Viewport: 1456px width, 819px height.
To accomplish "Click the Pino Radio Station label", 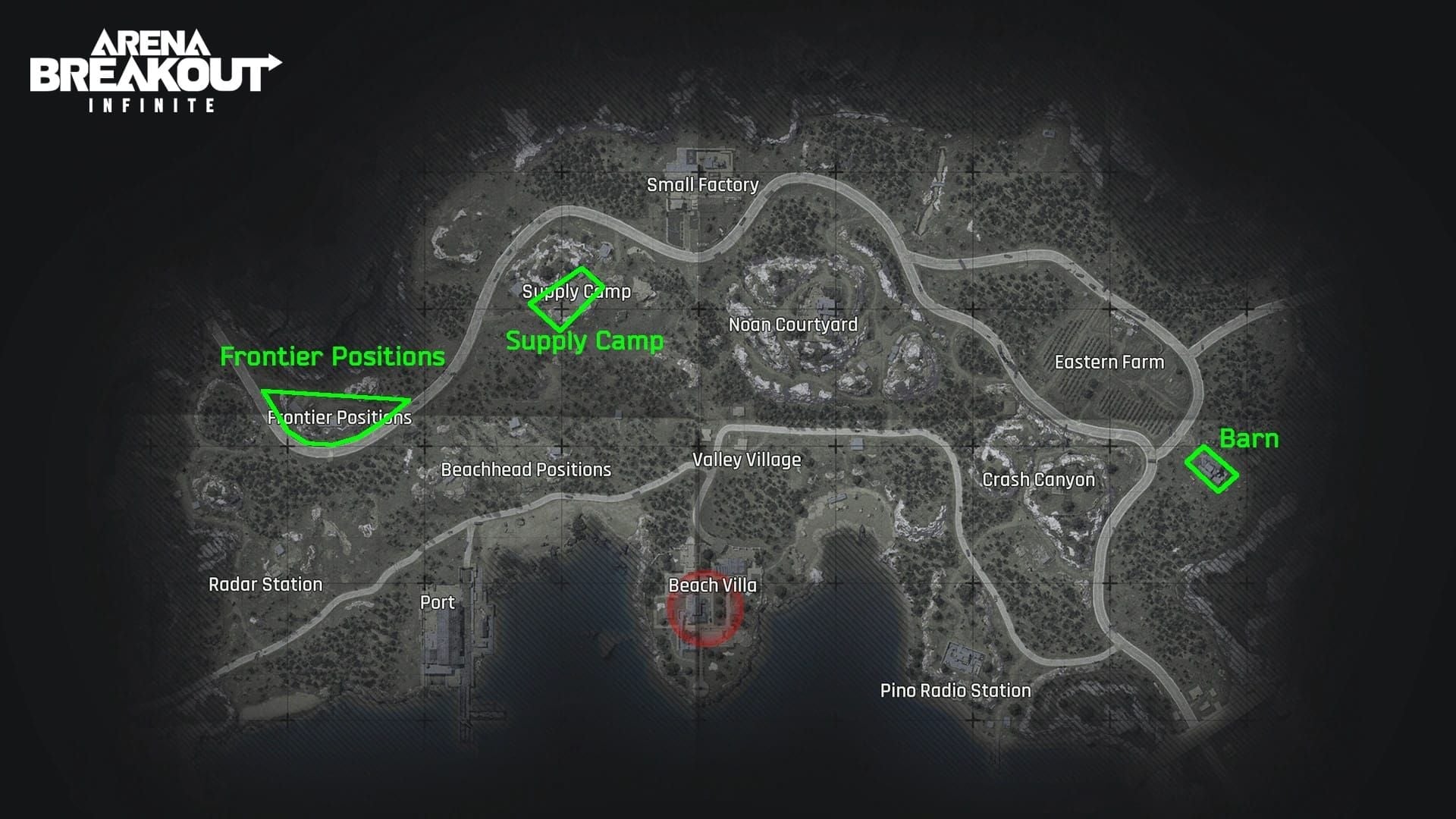I will point(955,691).
